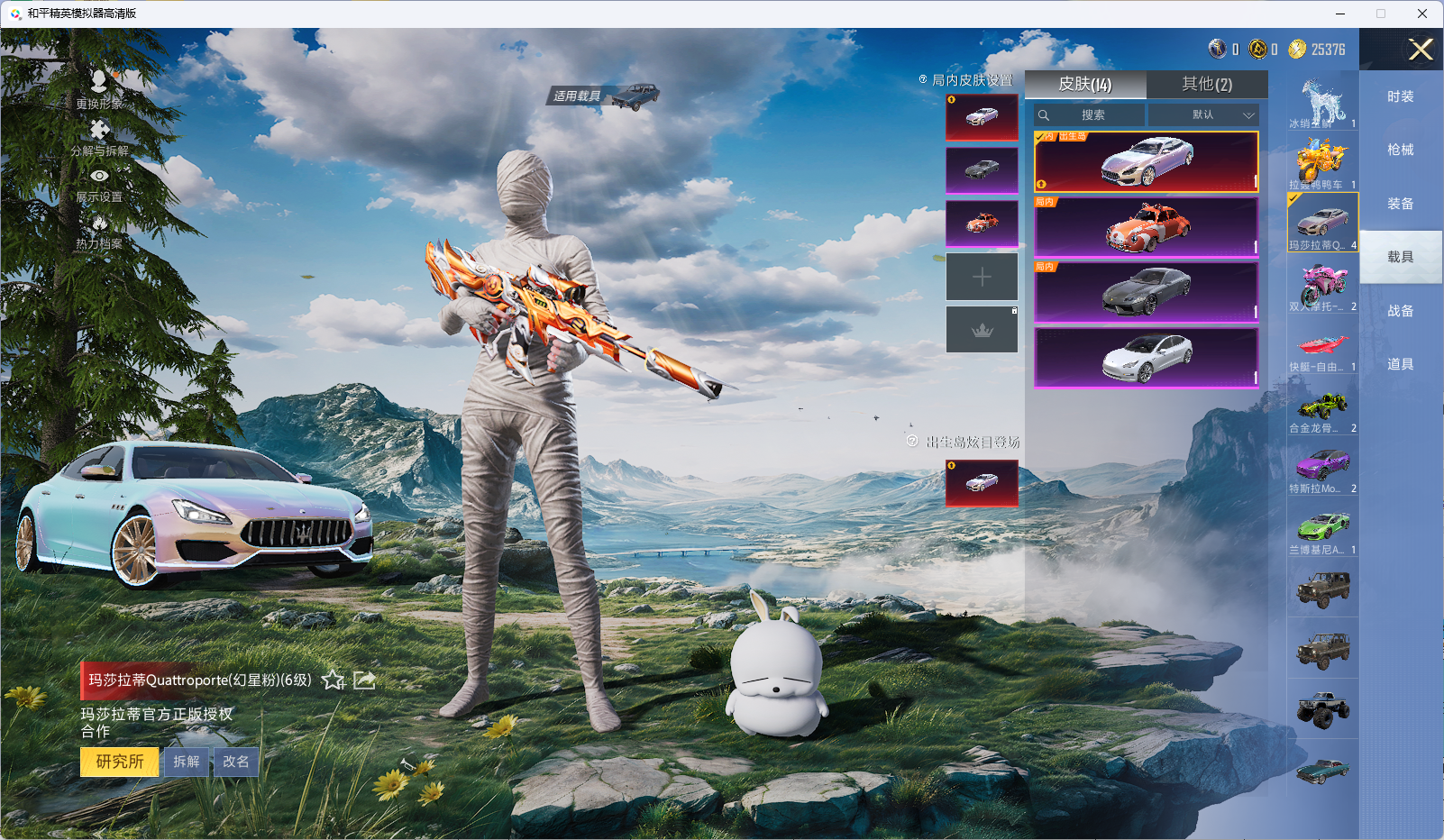Click the 搜索 search field

(1092, 115)
